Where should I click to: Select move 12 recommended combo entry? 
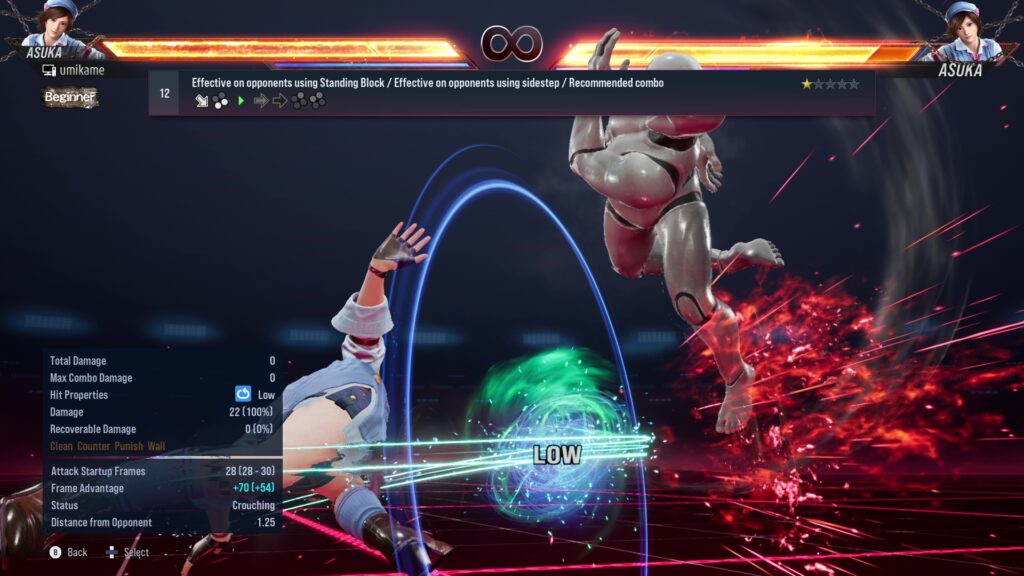coord(511,93)
